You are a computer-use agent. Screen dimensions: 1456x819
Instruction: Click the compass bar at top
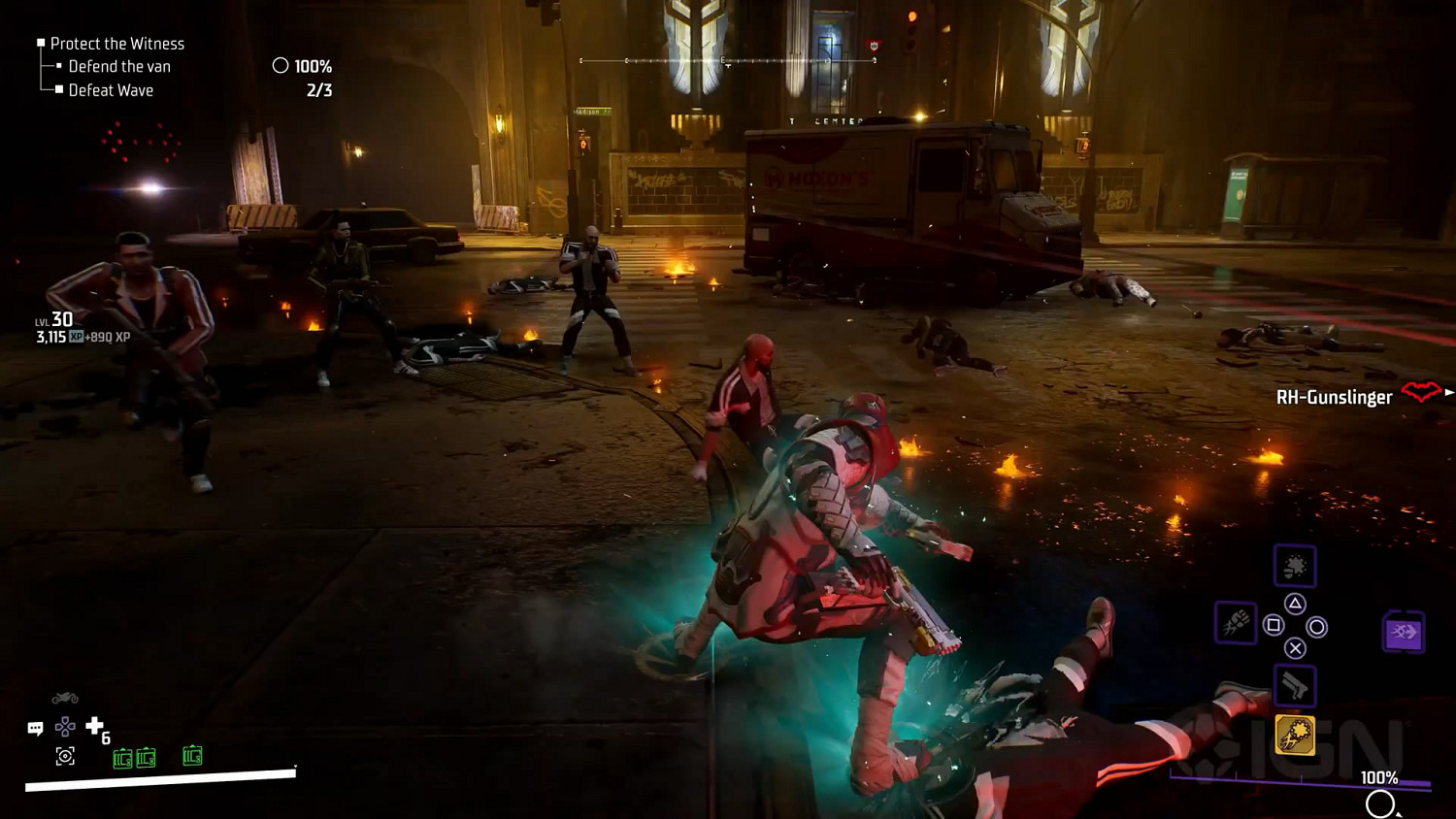pos(728,60)
